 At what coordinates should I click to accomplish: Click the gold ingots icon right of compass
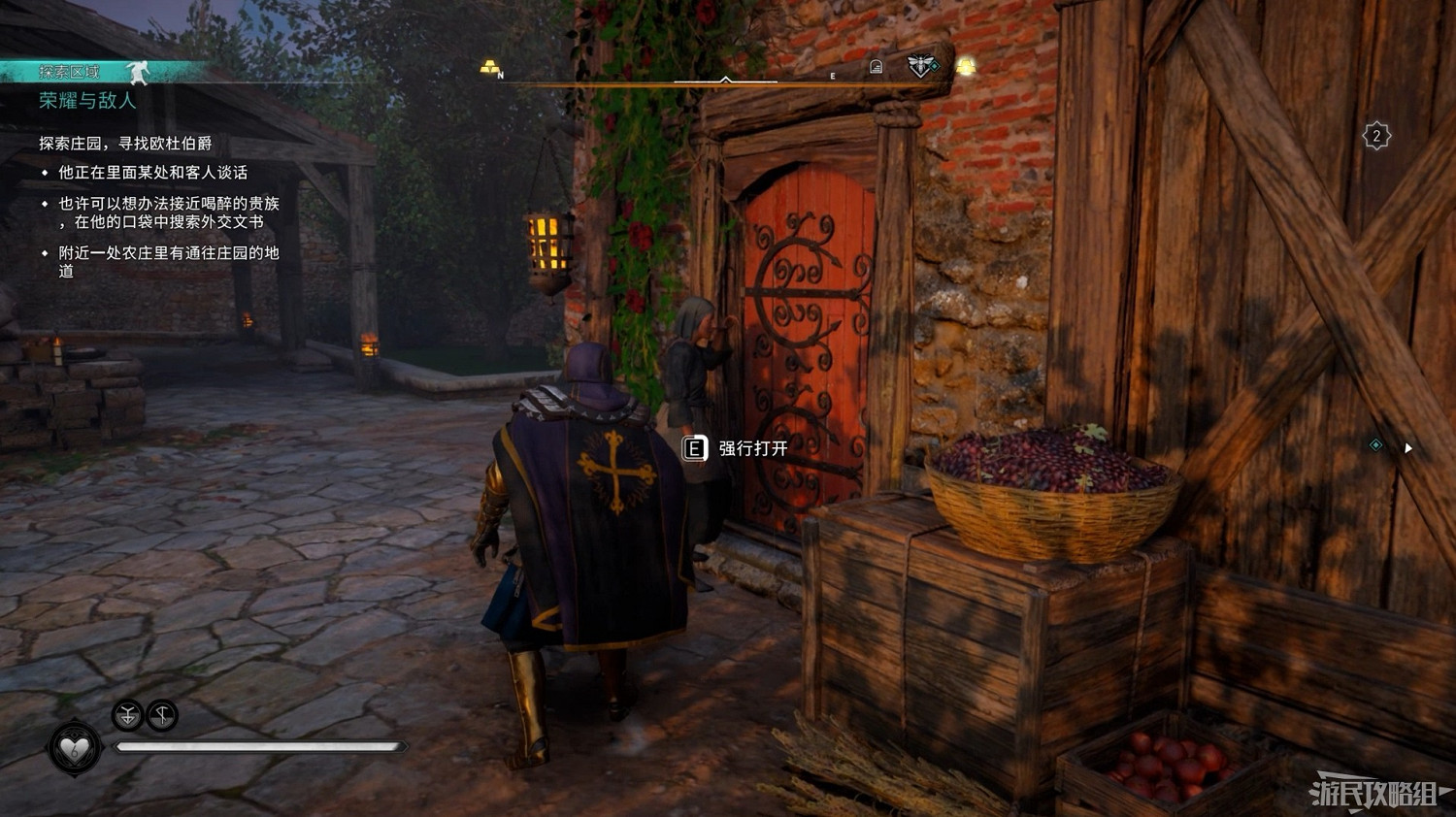[967, 68]
